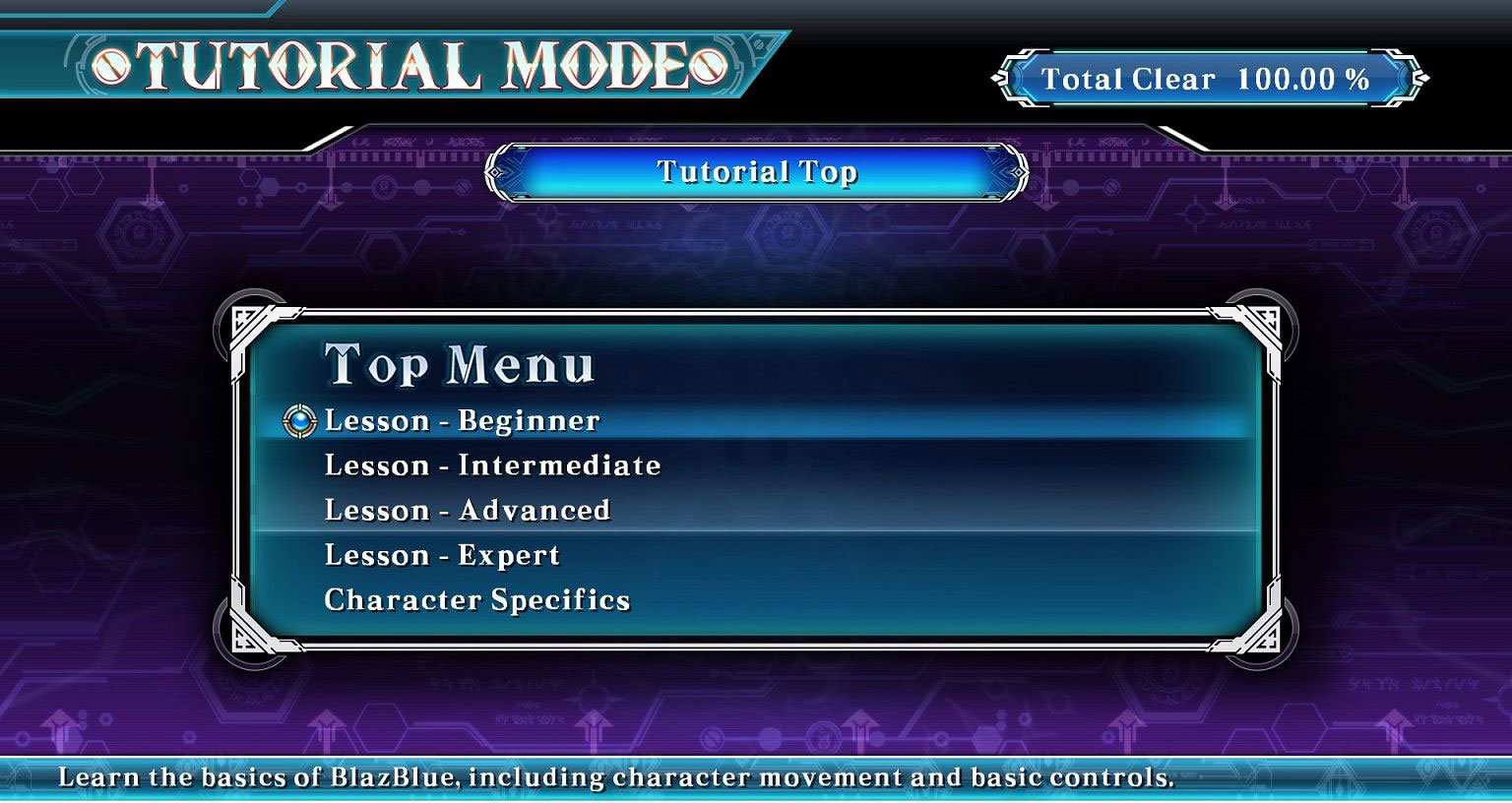This screenshot has width=1512, height=803.
Task: Select Lesson - Beginner
Action: pos(462,421)
